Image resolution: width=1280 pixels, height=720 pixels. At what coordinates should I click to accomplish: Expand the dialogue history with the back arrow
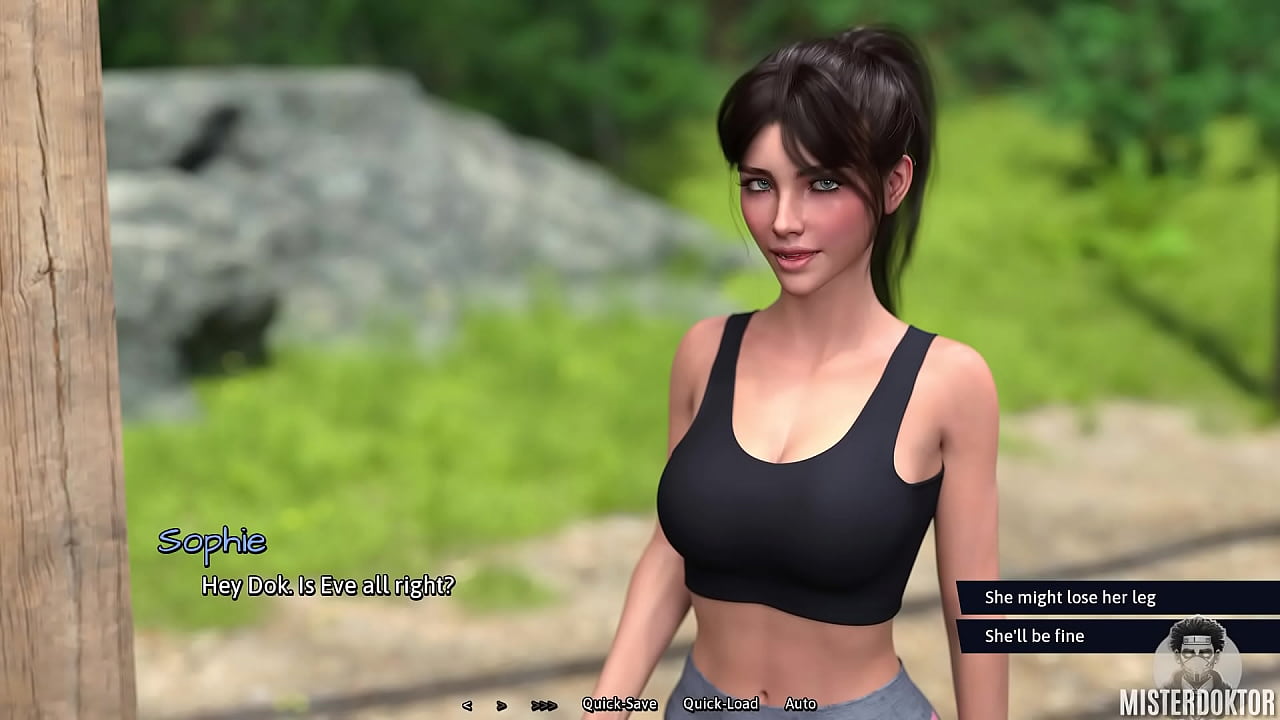(468, 703)
